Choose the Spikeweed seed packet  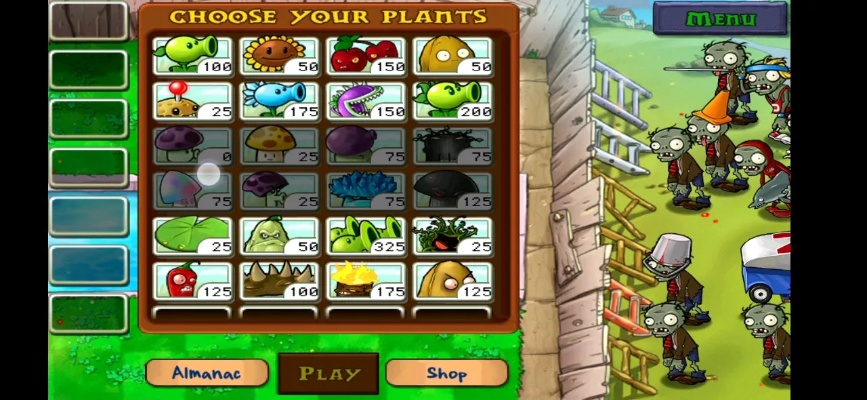tap(279, 280)
